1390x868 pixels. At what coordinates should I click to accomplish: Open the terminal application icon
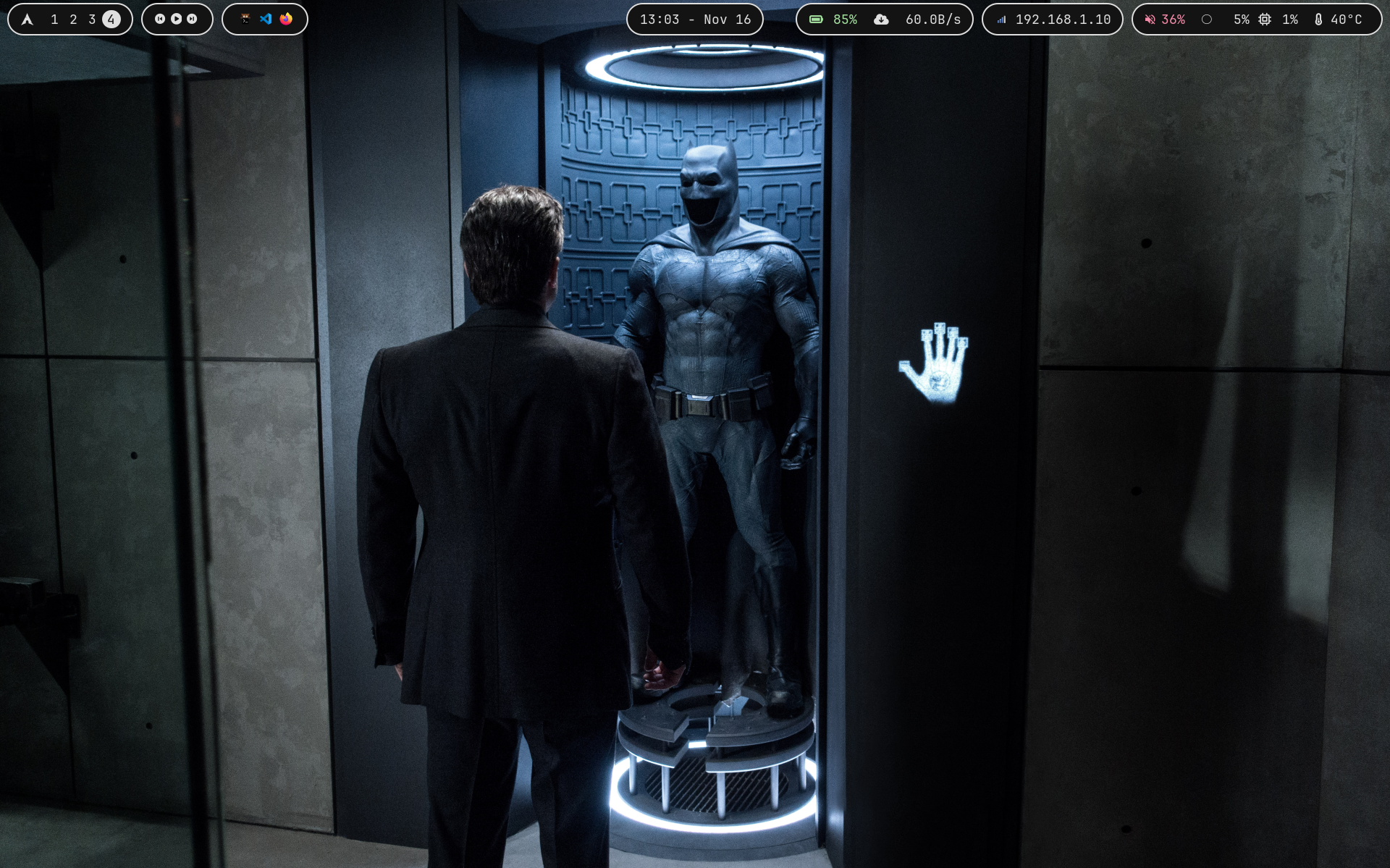[x=244, y=19]
